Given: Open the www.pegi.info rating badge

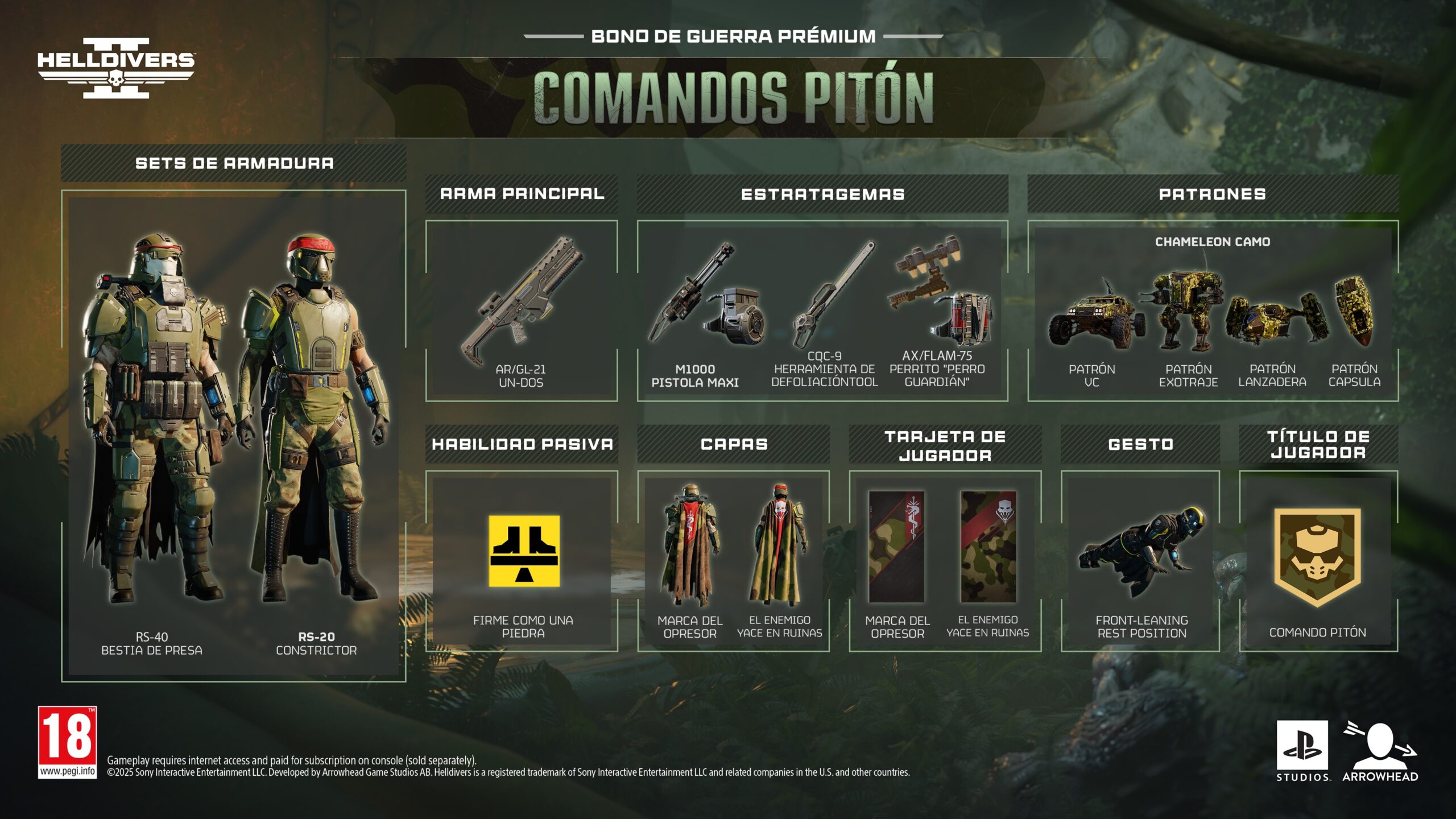Looking at the screenshot, I should (67, 742).
